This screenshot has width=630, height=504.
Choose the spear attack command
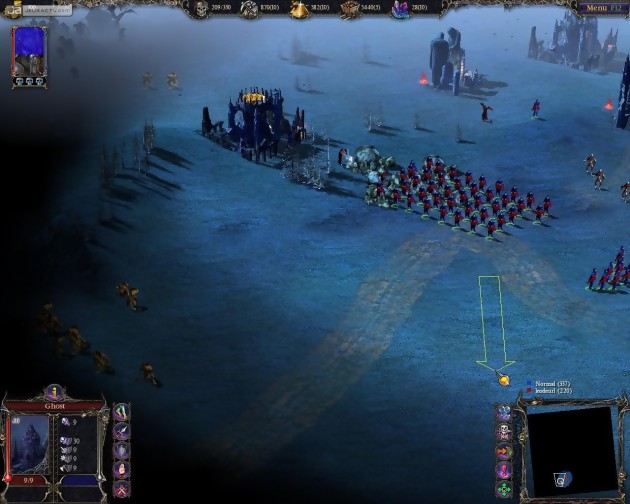121,430
